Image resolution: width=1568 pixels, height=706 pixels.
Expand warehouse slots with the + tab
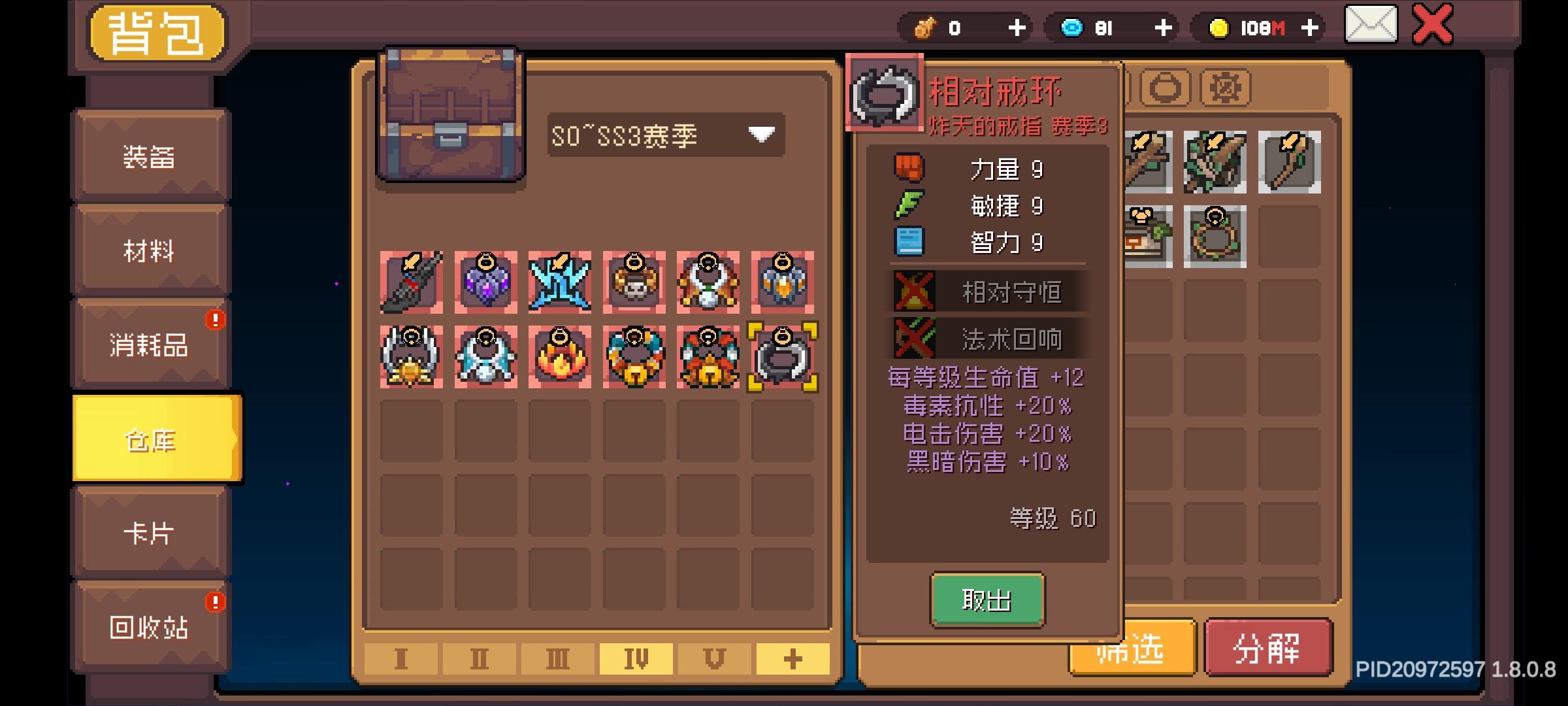pos(792,660)
